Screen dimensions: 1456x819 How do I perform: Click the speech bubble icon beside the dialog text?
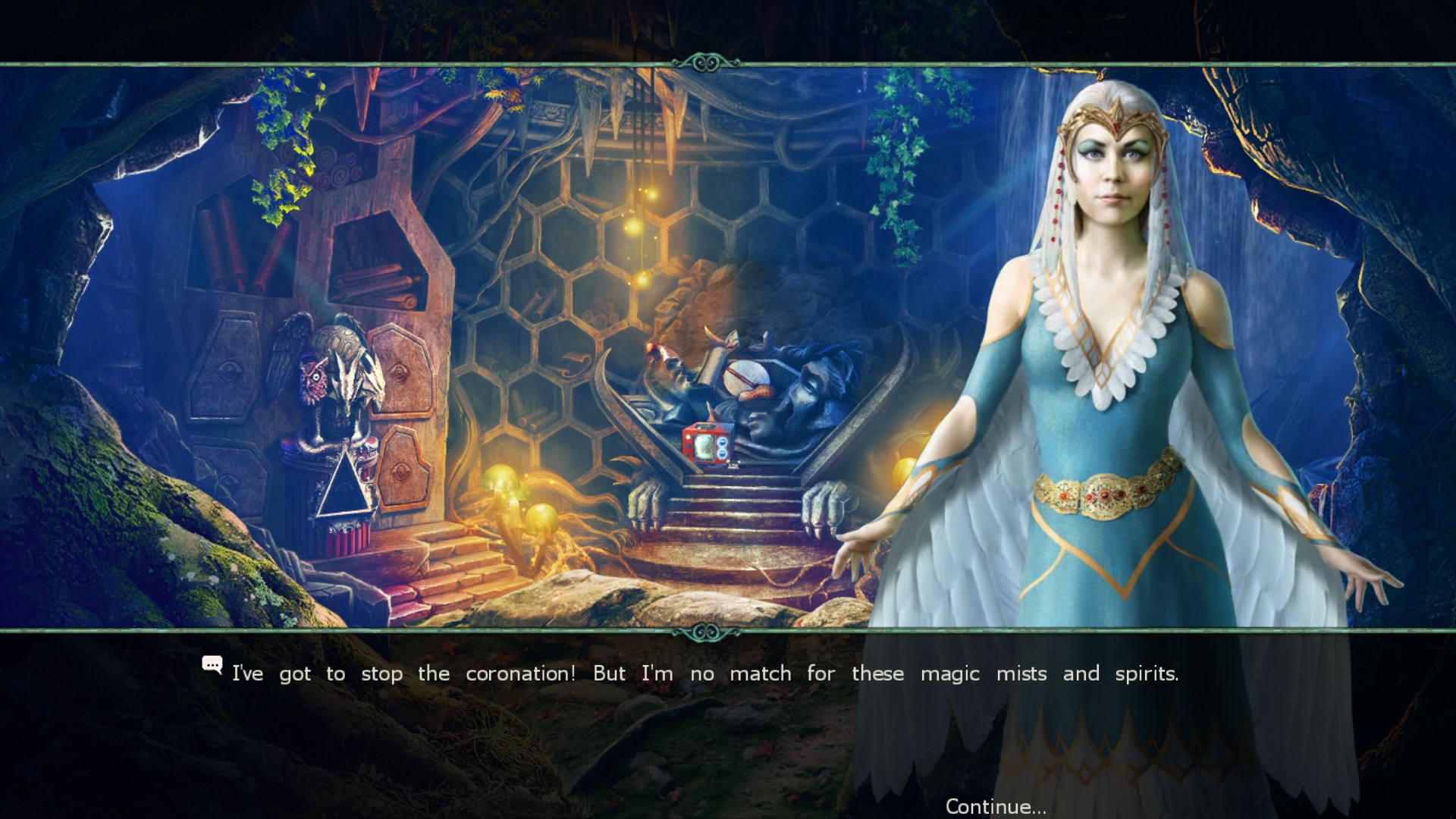[x=213, y=665]
